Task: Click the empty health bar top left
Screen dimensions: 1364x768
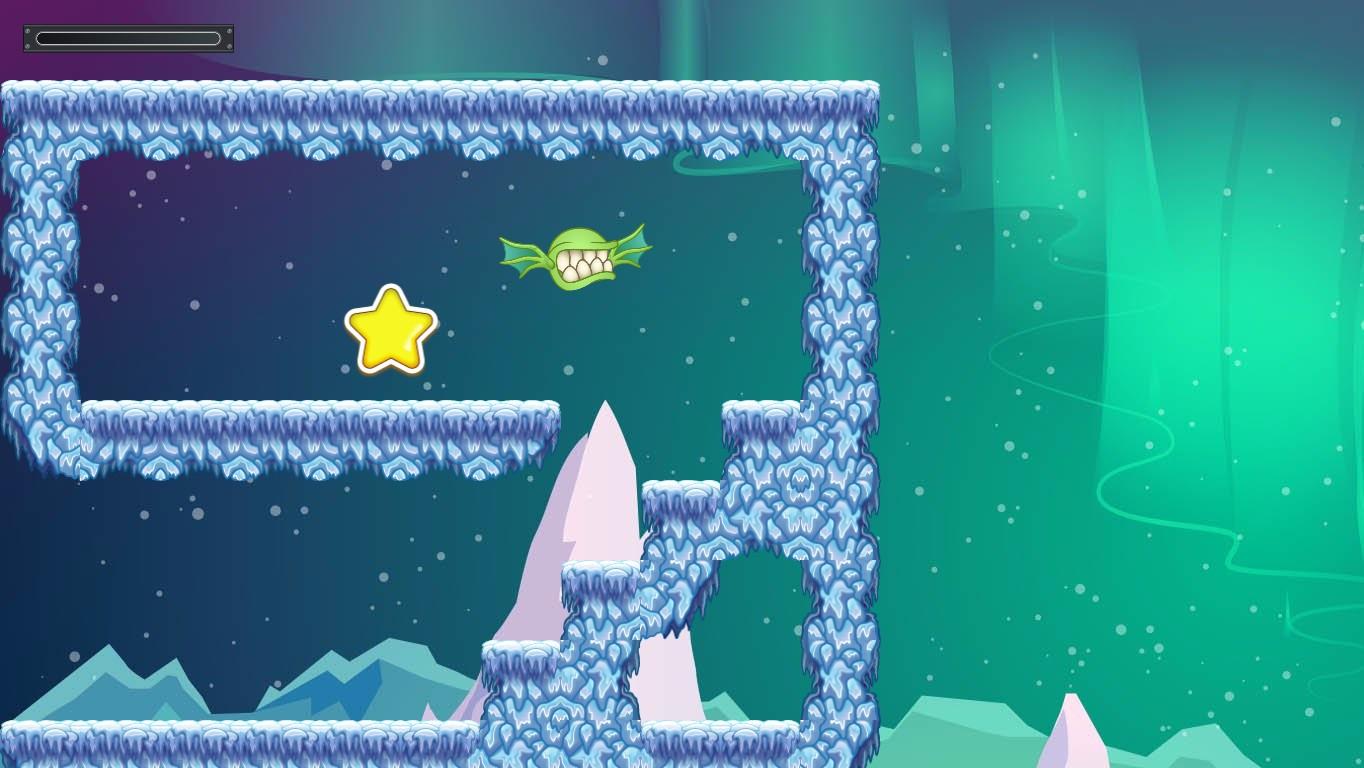Action: pyautogui.click(x=127, y=38)
